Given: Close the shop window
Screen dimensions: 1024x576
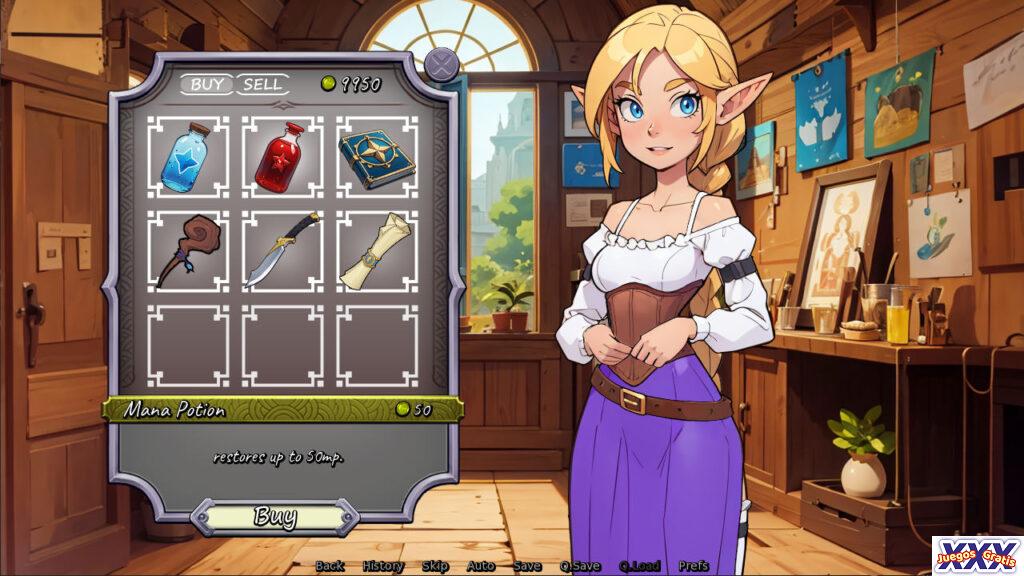Looking at the screenshot, I should click(440, 66).
